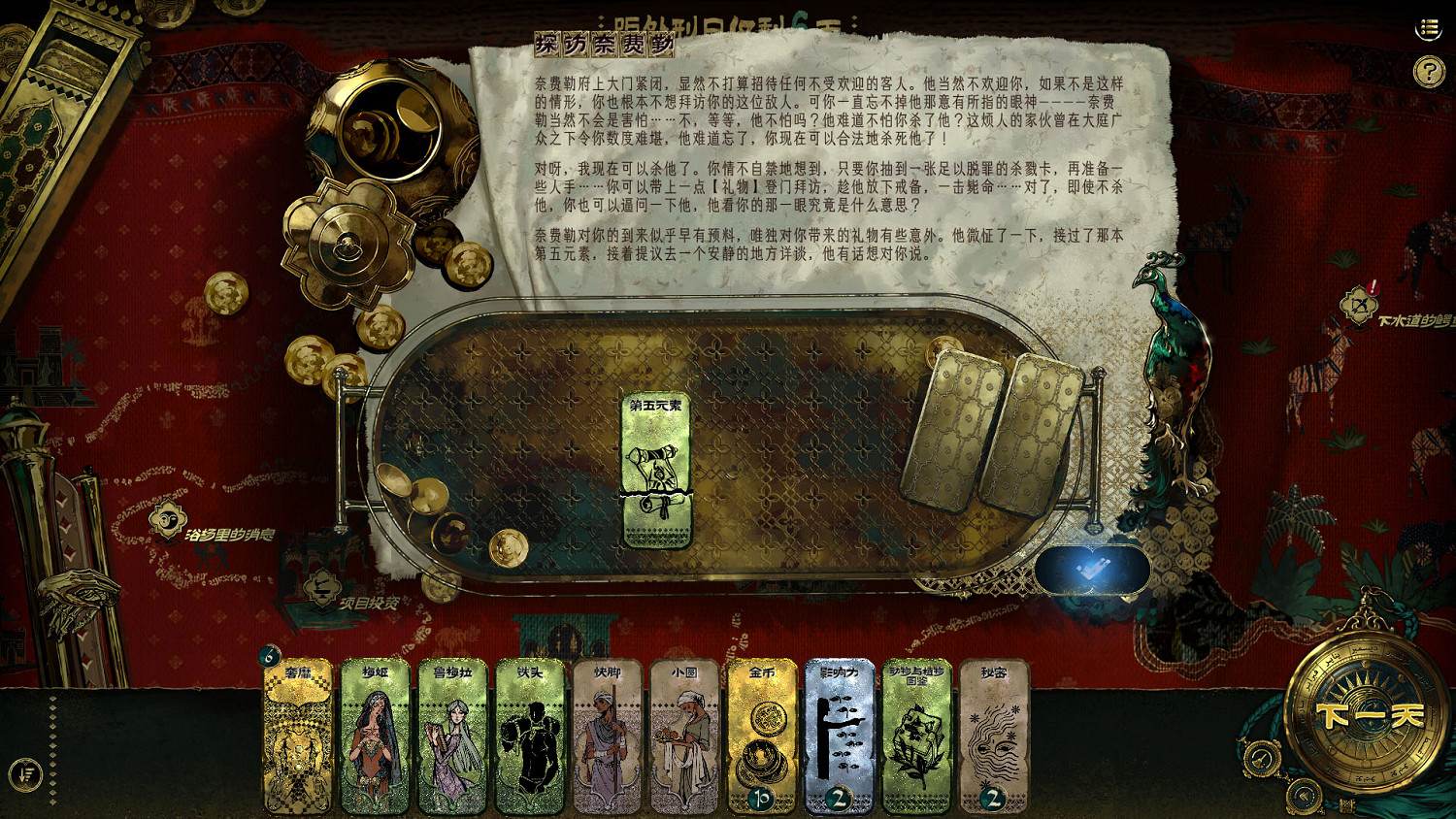Select the 影响力 influence card

[841, 737]
